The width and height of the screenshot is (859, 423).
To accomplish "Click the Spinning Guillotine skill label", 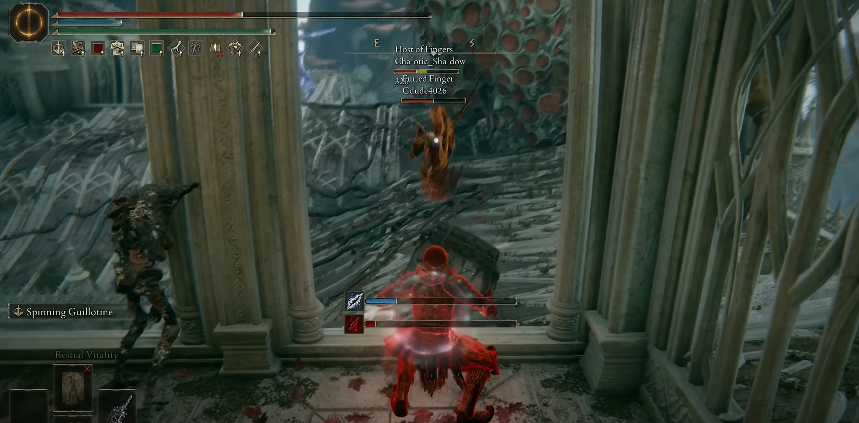I will (x=63, y=312).
